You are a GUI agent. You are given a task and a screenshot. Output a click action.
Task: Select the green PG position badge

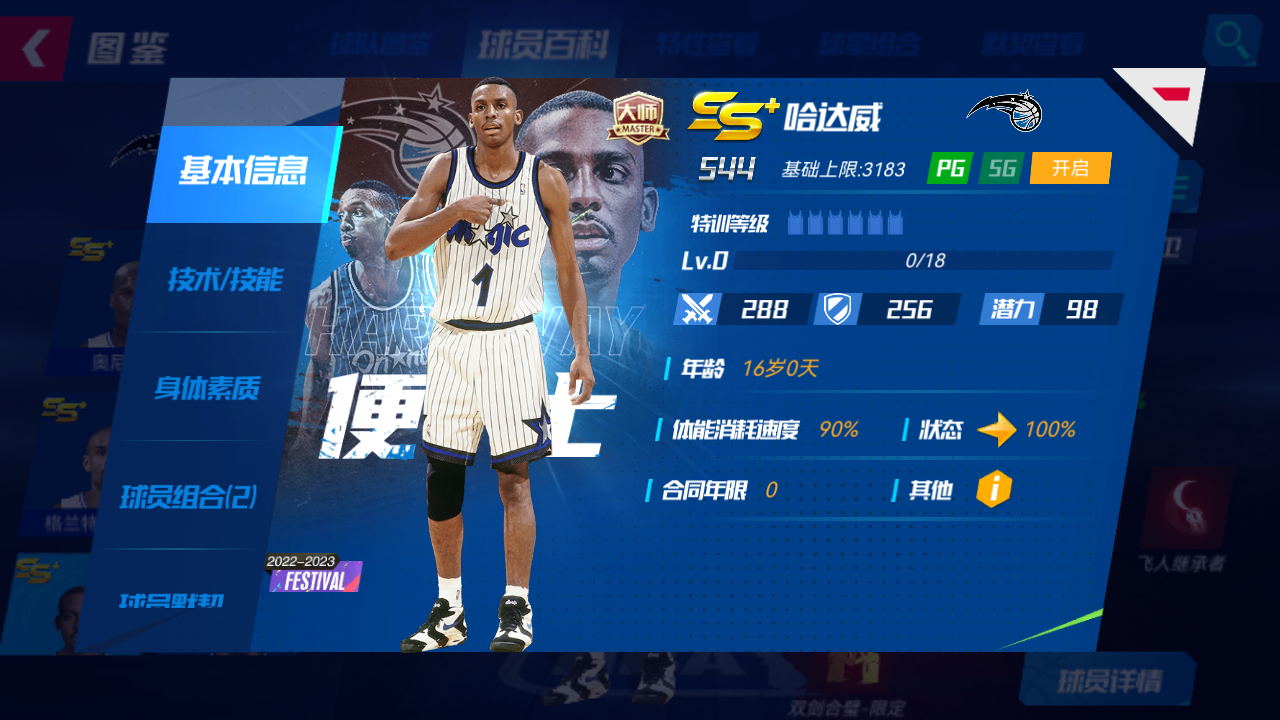tap(949, 168)
